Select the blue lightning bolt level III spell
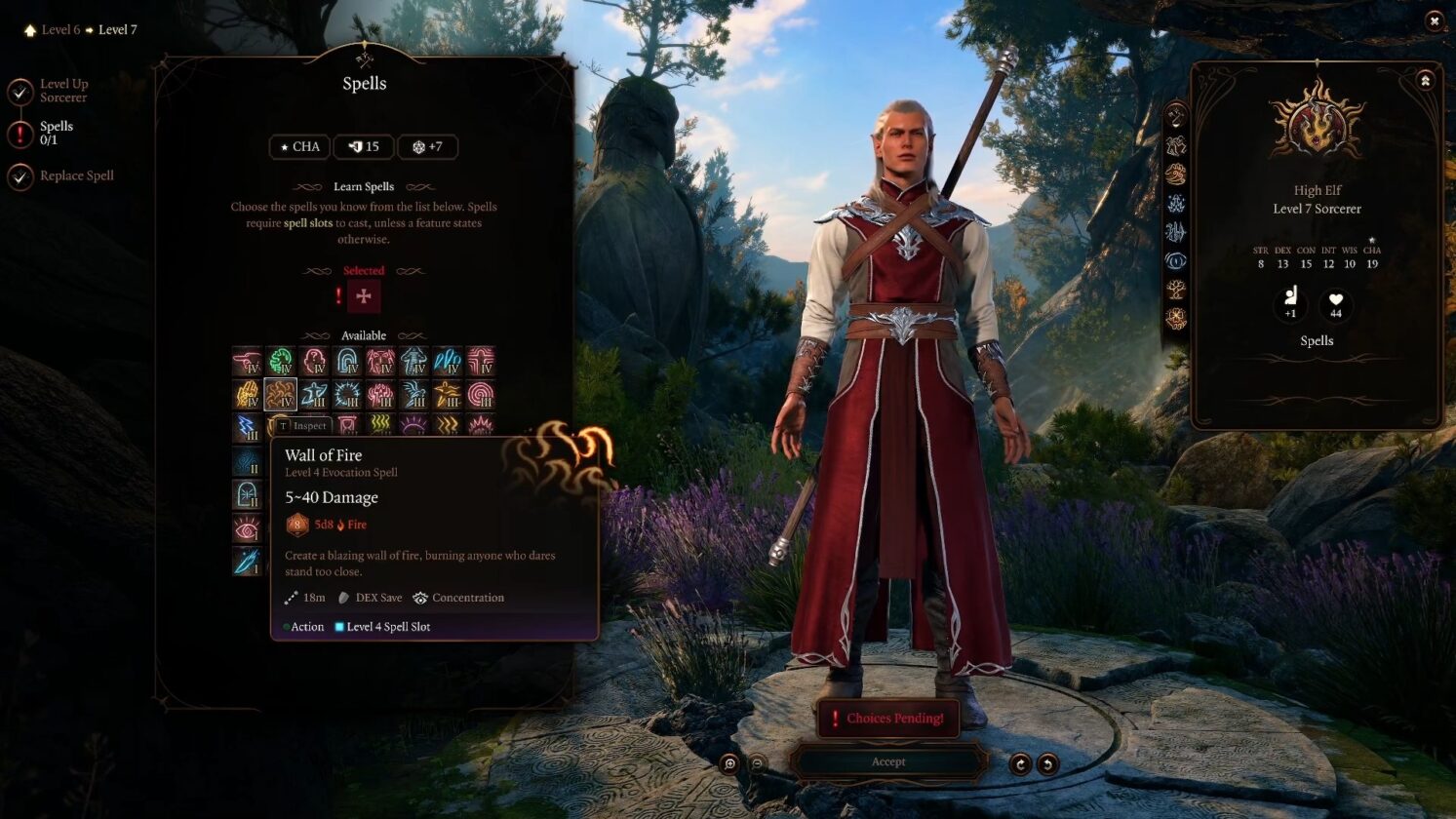This screenshot has width=1456, height=819. coord(247,427)
